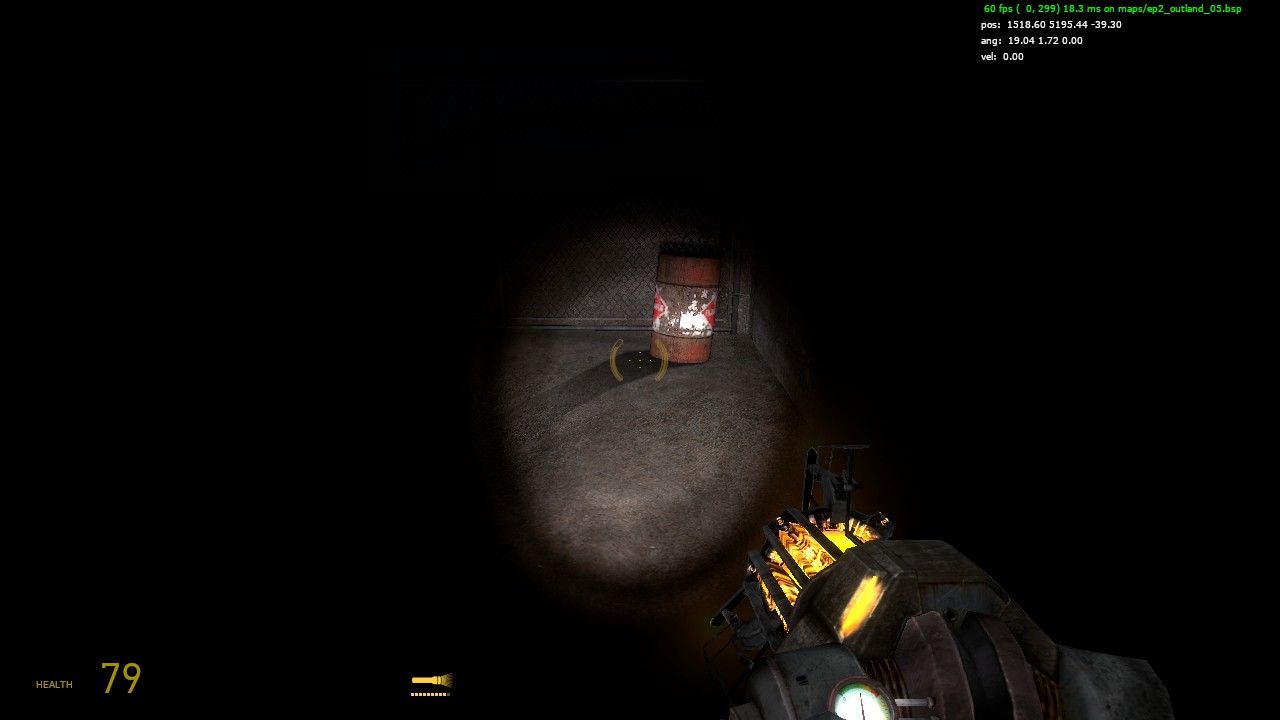This screenshot has width=1280, height=720.
Task: Click the segmented battery meter under the flashlight
Action: click(x=431, y=692)
